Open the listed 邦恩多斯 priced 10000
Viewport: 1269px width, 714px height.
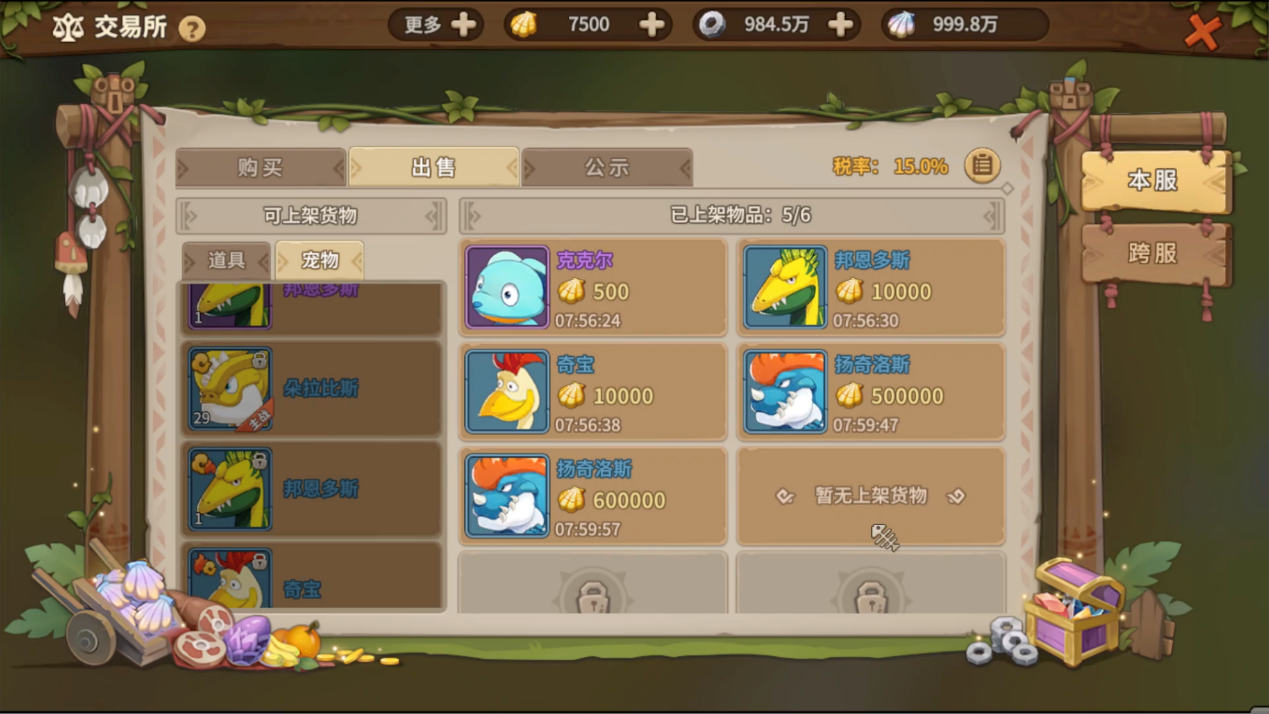click(871, 288)
